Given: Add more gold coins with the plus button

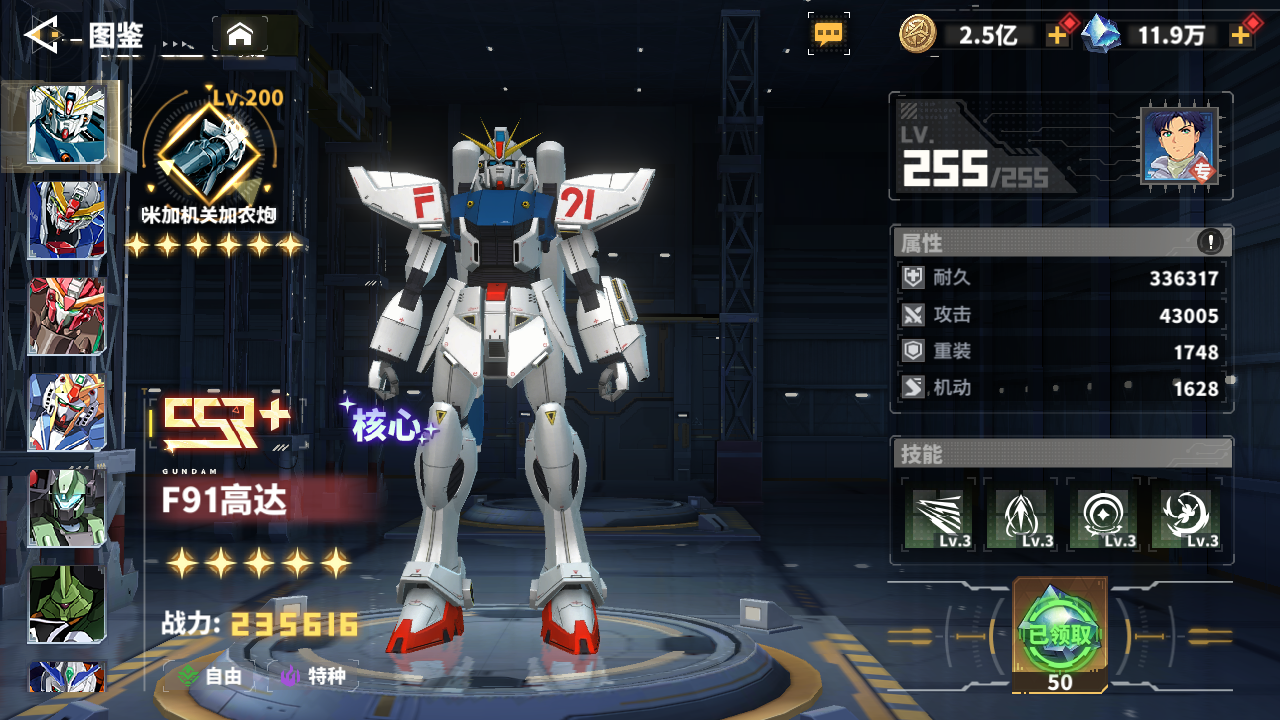Looking at the screenshot, I should [1057, 35].
